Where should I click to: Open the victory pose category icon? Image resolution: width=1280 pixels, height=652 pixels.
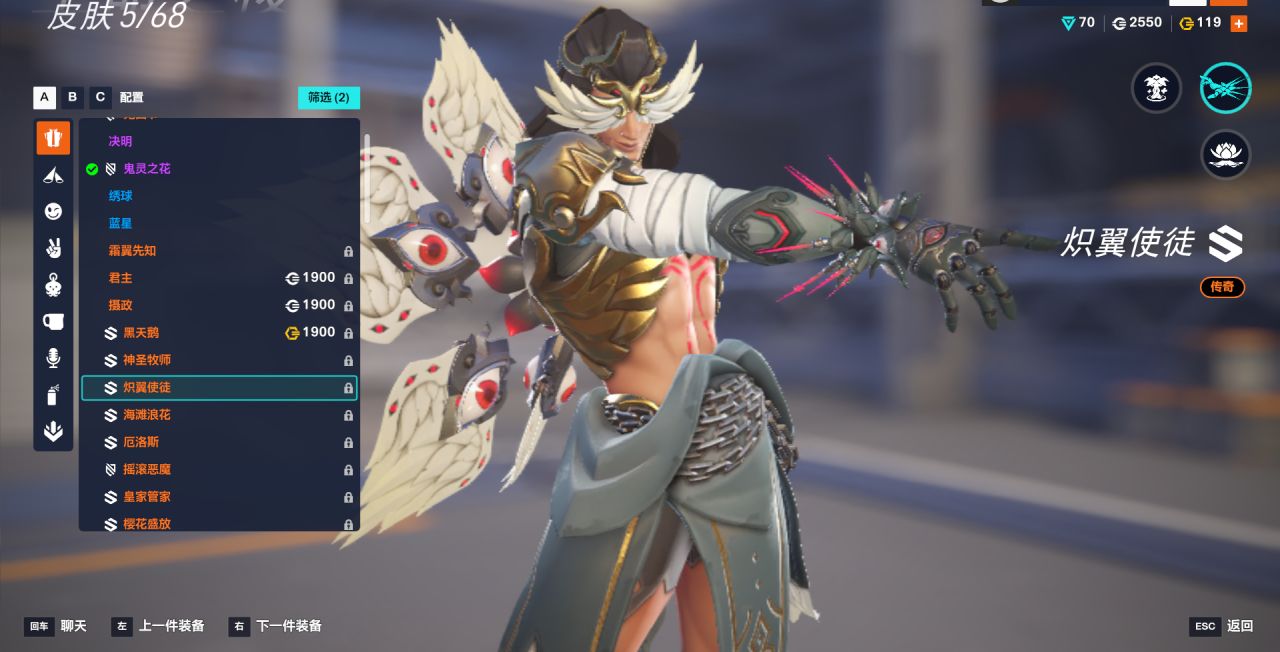click(x=53, y=247)
